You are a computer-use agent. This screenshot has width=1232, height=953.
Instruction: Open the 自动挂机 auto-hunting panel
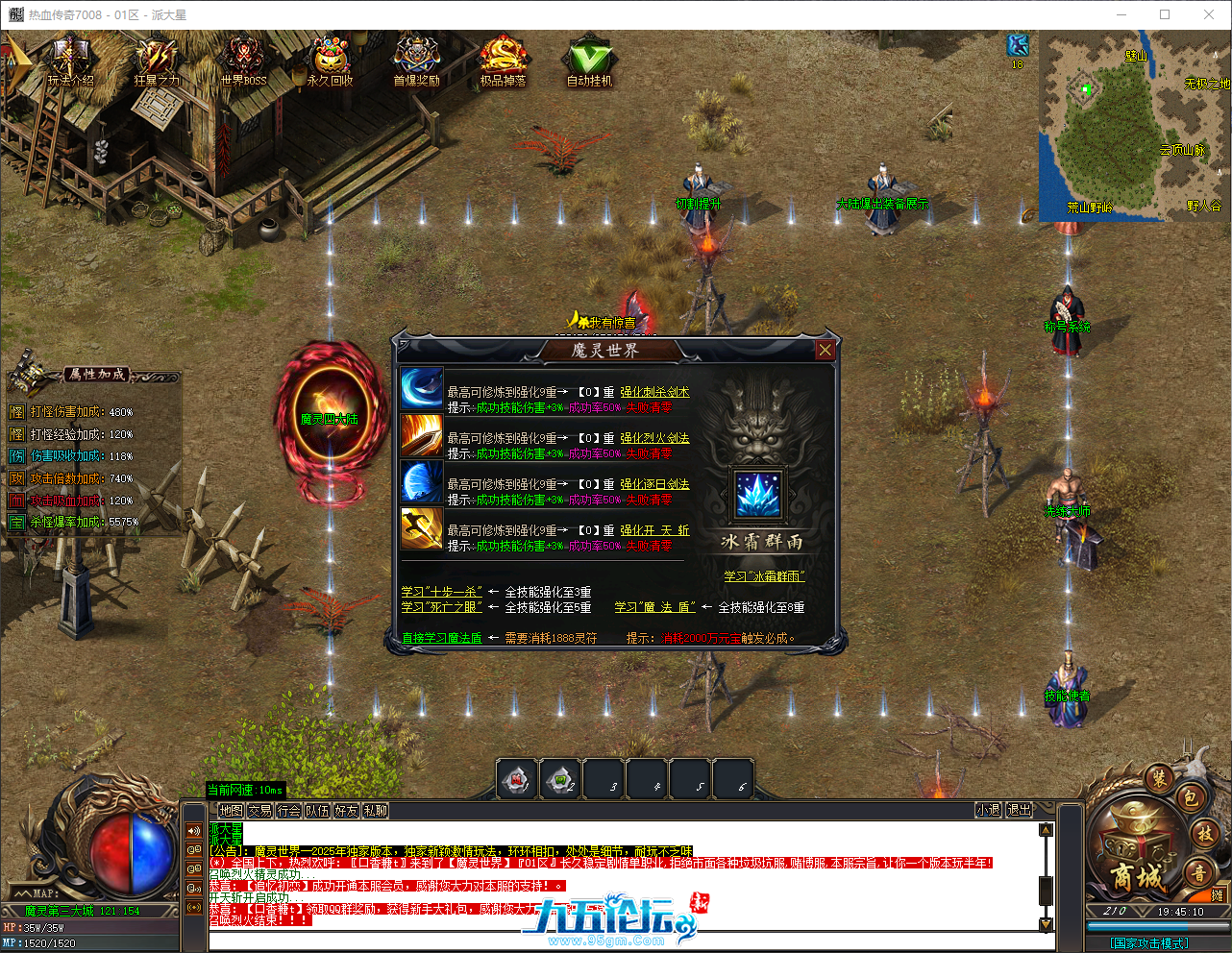[591, 58]
